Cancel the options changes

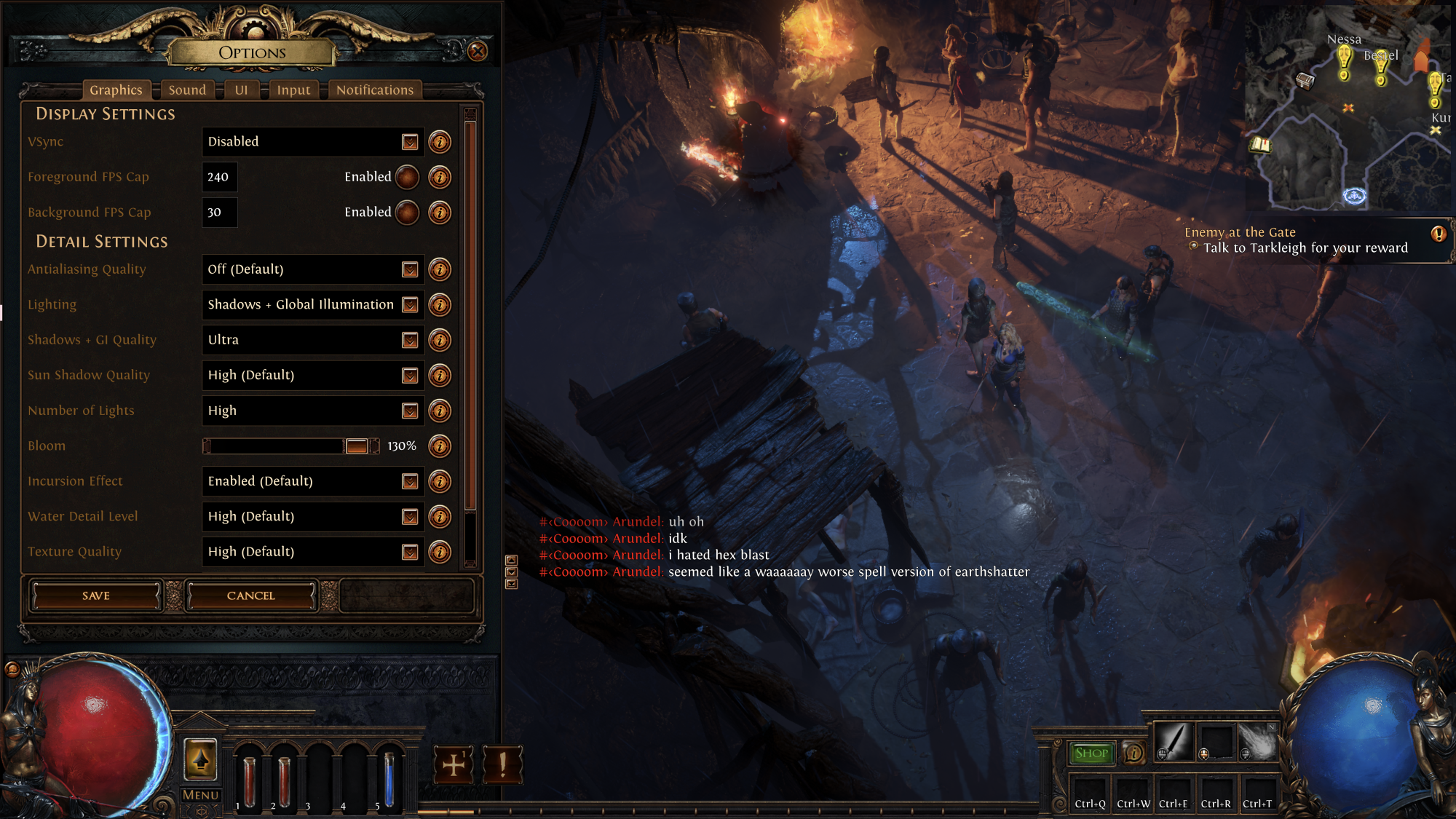(x=251, y=596)
